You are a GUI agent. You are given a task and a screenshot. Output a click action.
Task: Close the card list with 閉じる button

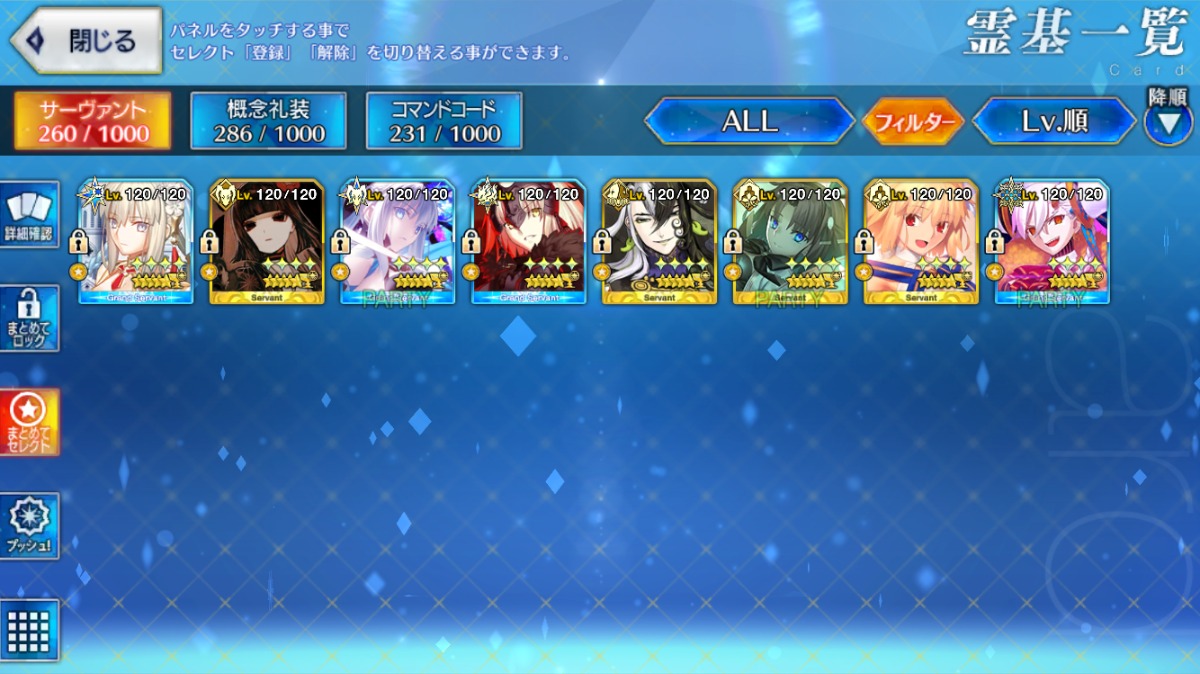click(86, 41)
